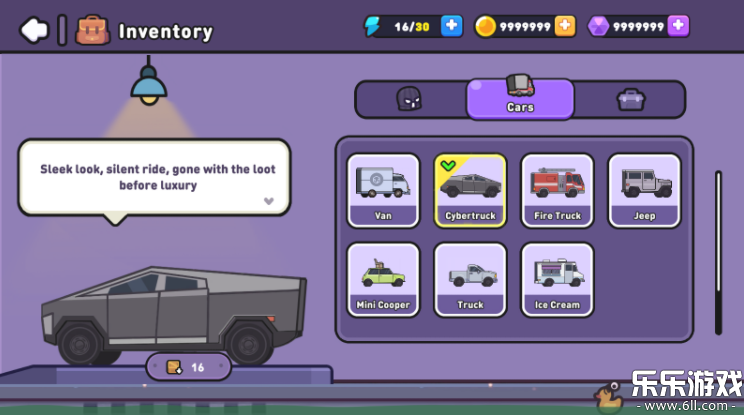Buy more coins with the orange plus
744x415 pixels.
[x=565, y=26]
